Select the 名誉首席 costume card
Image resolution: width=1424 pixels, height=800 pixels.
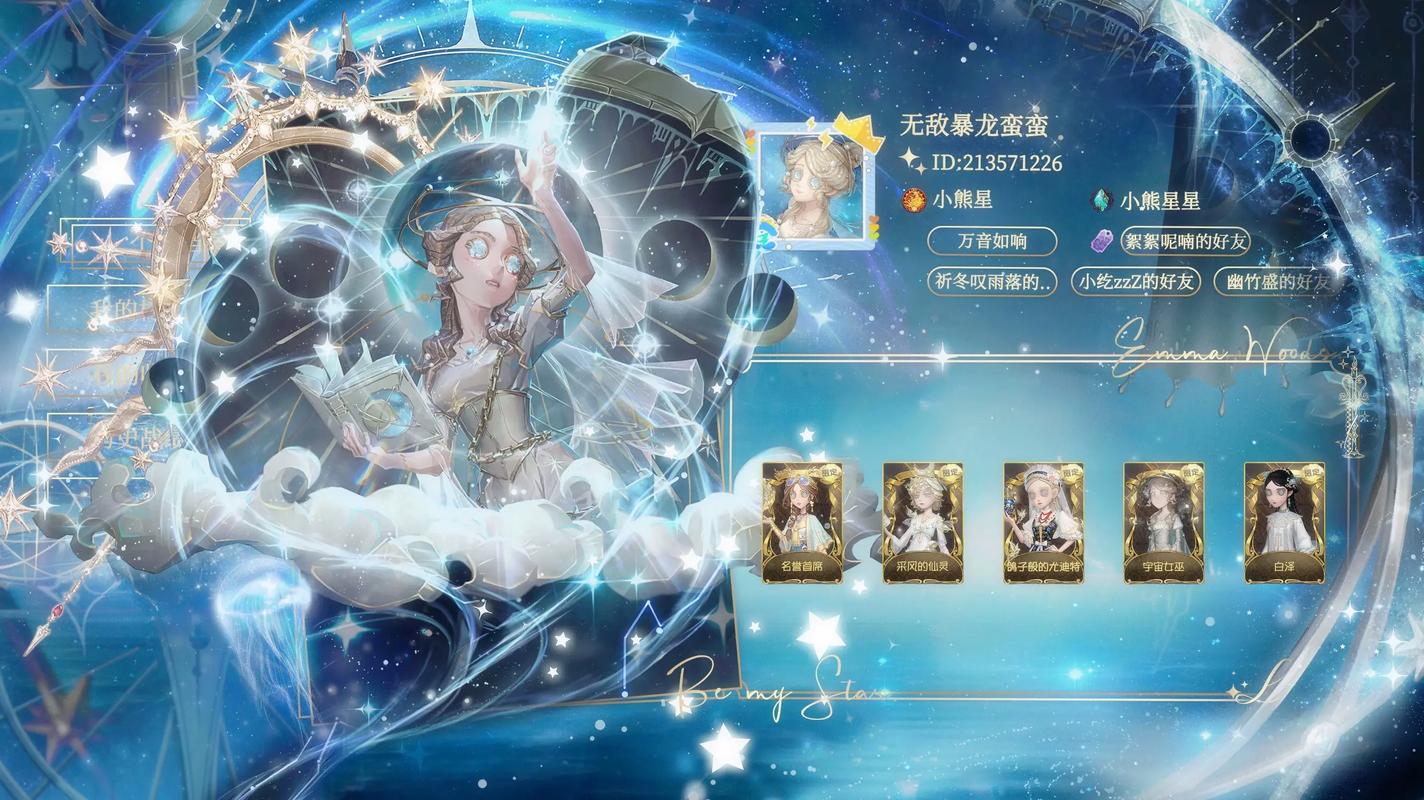(x=802, y=522)
